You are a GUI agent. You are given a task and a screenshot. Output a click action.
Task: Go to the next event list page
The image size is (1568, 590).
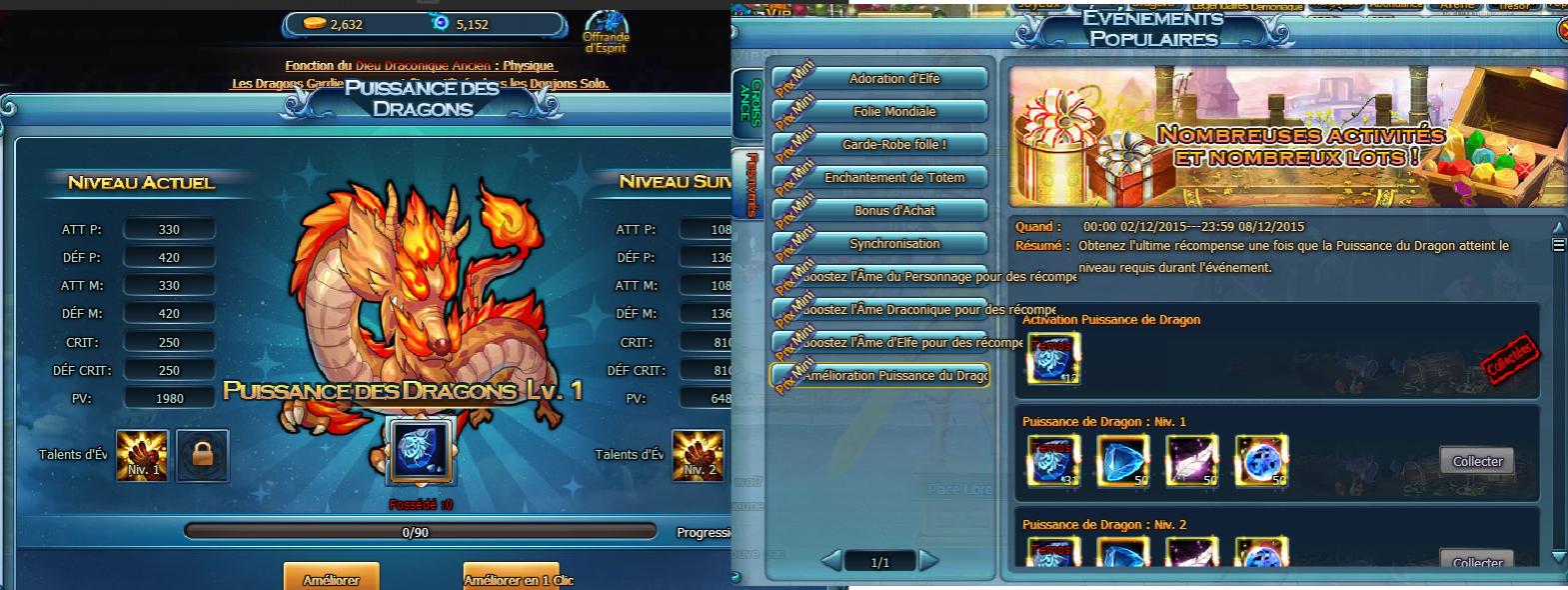(929, 561)
